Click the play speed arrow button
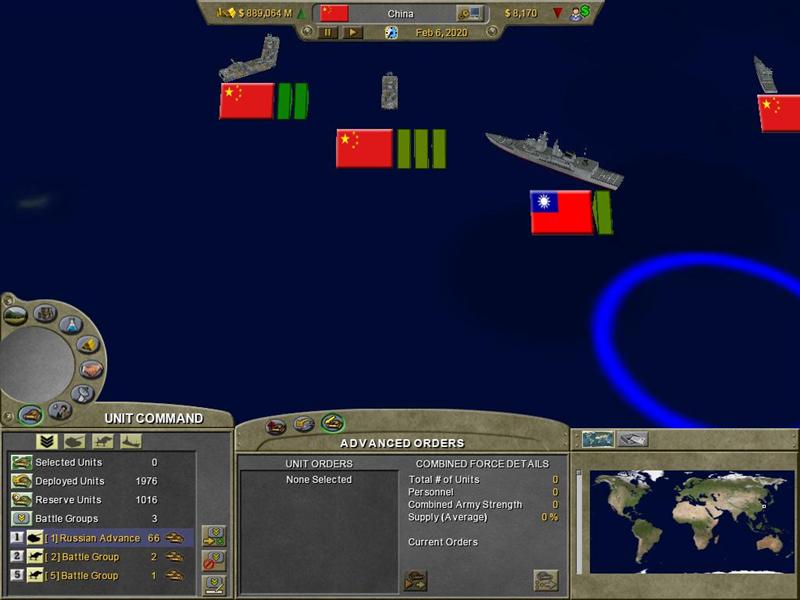800x600 pixels. click(353, 33)
